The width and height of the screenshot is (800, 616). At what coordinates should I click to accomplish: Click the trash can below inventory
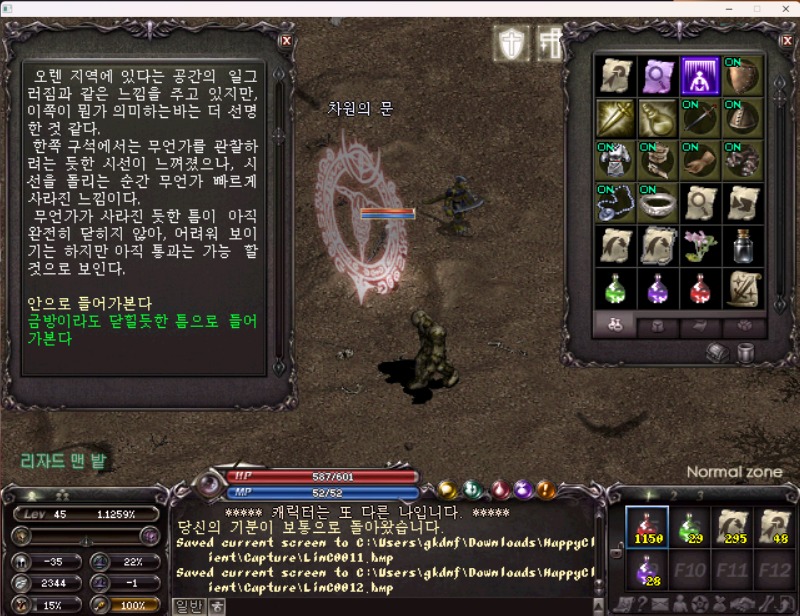(x=745, y=352)
